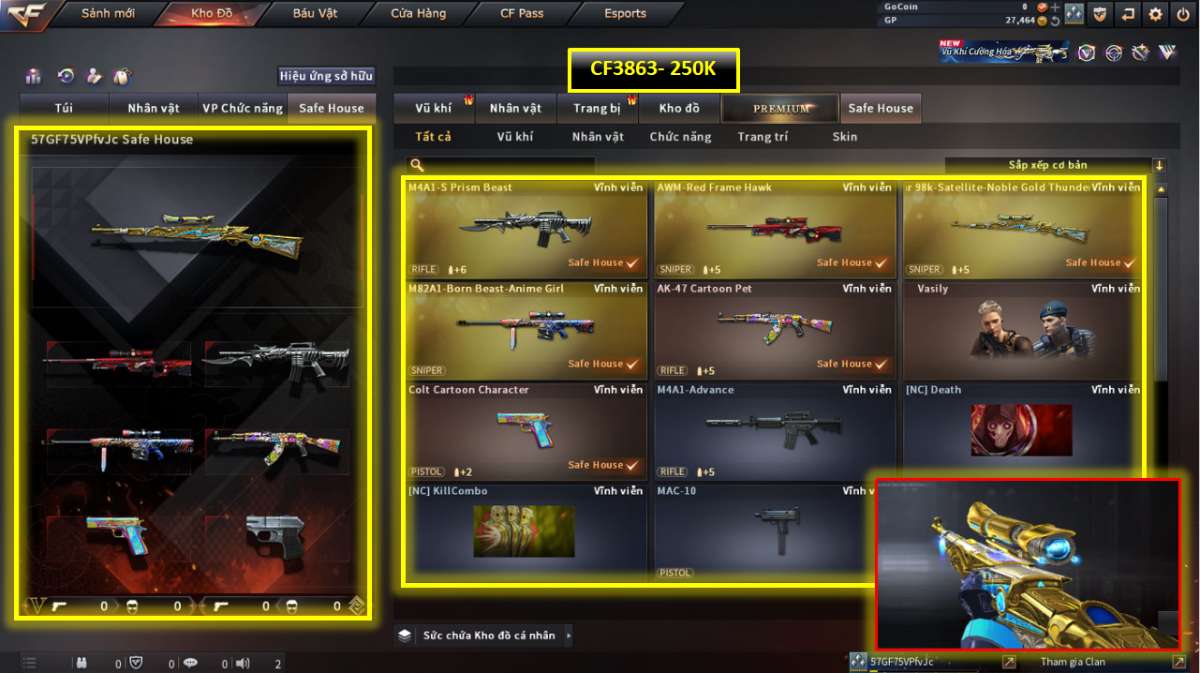
Task: Open the Sảnh mới lobby menu
Action: click(108, 14)
